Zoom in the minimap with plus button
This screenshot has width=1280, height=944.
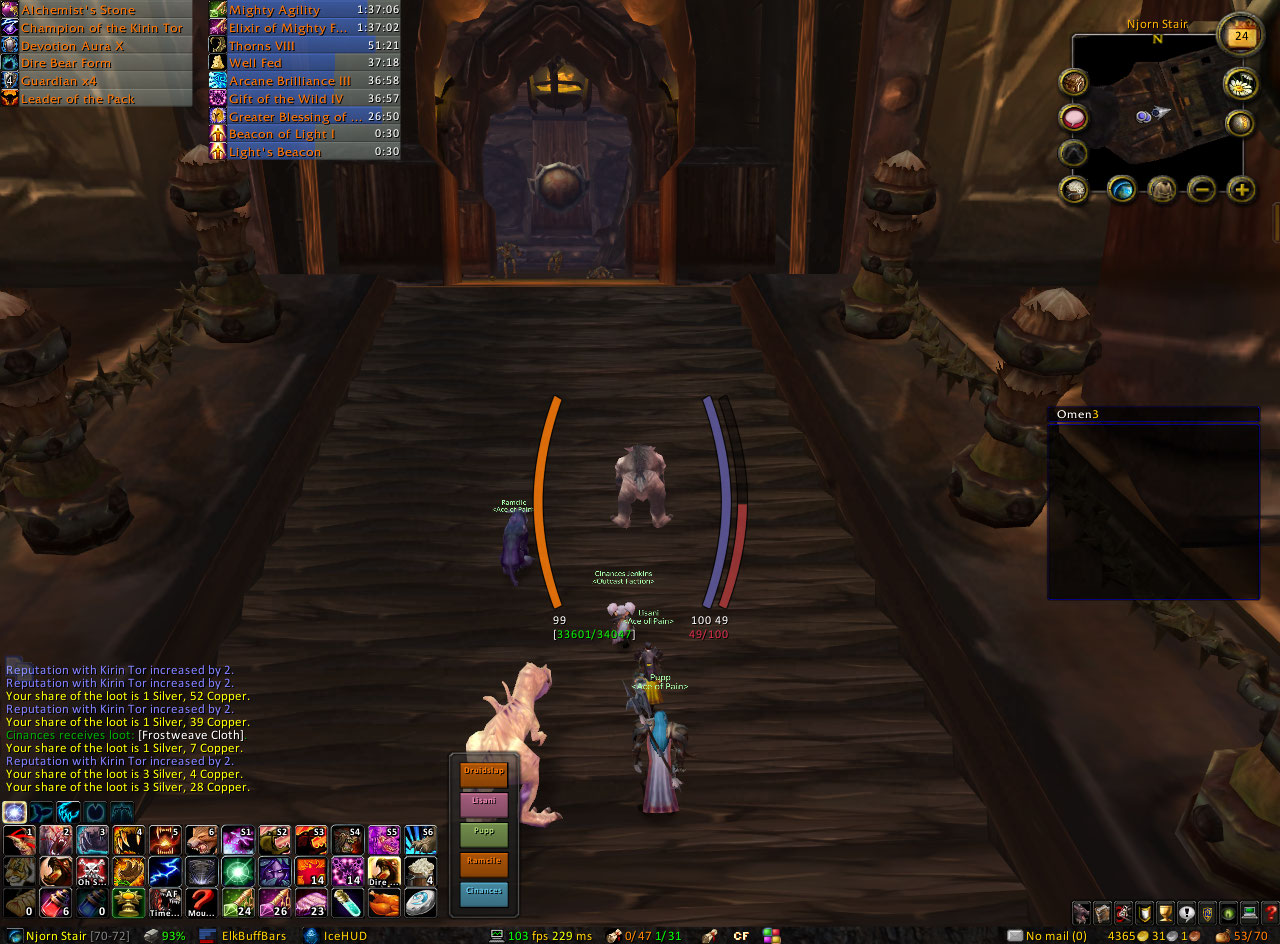click(1241, 188)
